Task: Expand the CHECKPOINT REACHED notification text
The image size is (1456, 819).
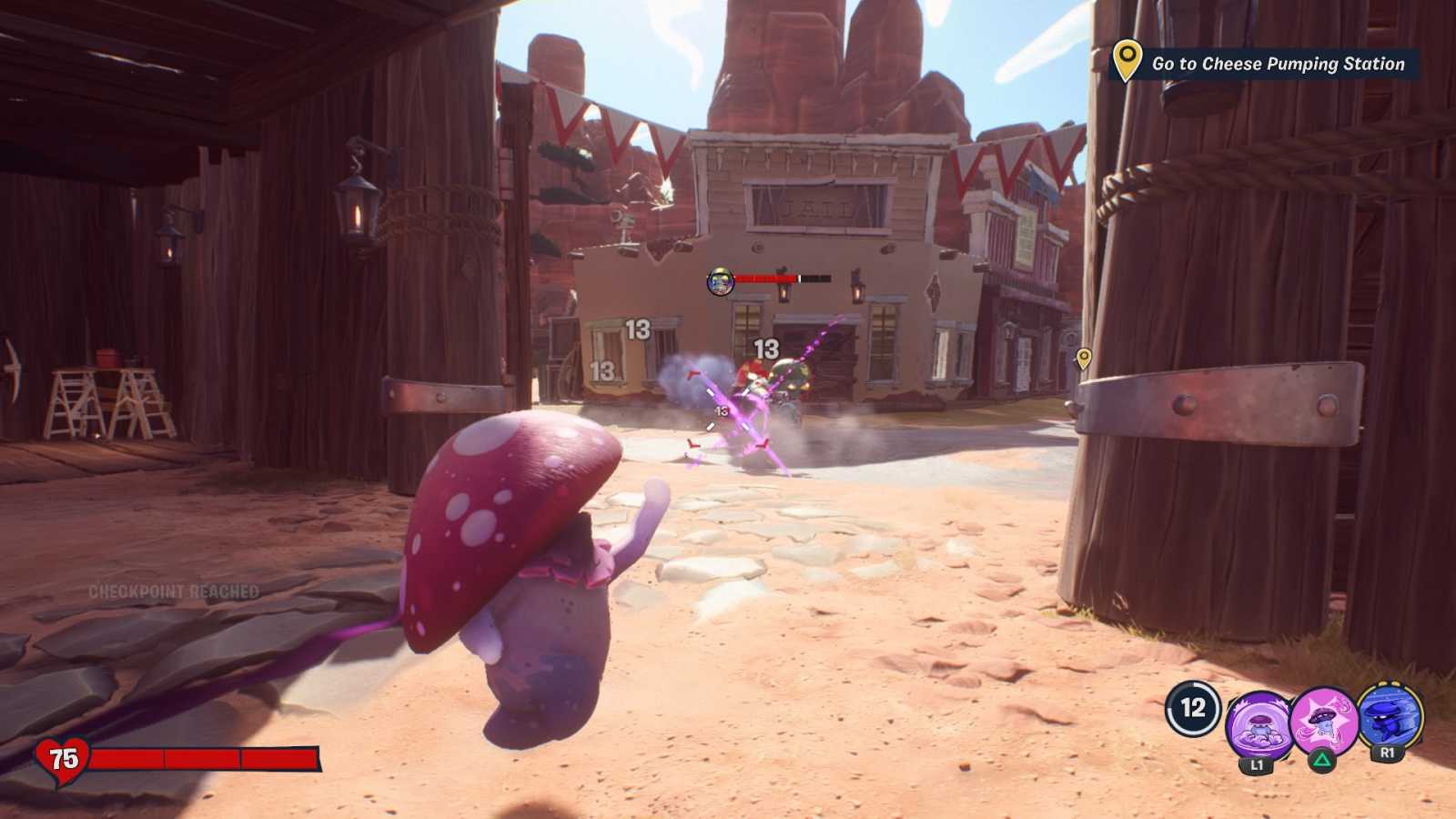Action: pyautogui.click(x=174, y=592)
